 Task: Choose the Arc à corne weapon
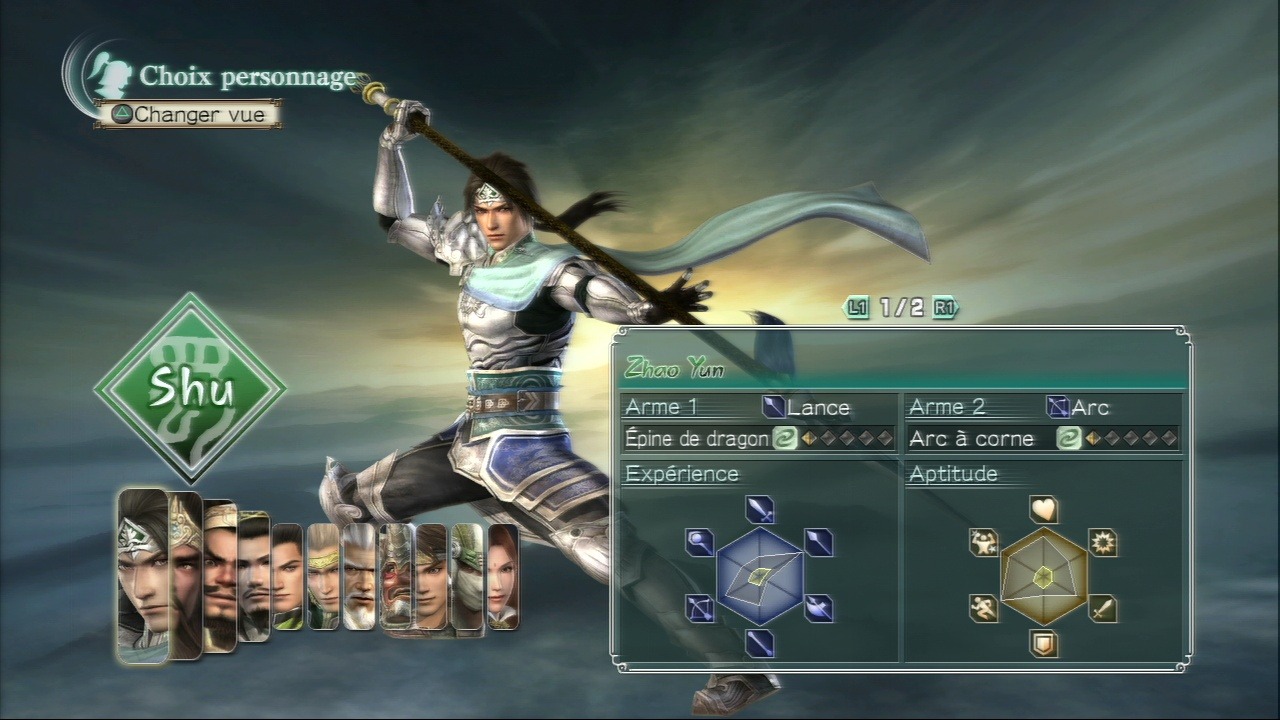(x=1043, y=438)
